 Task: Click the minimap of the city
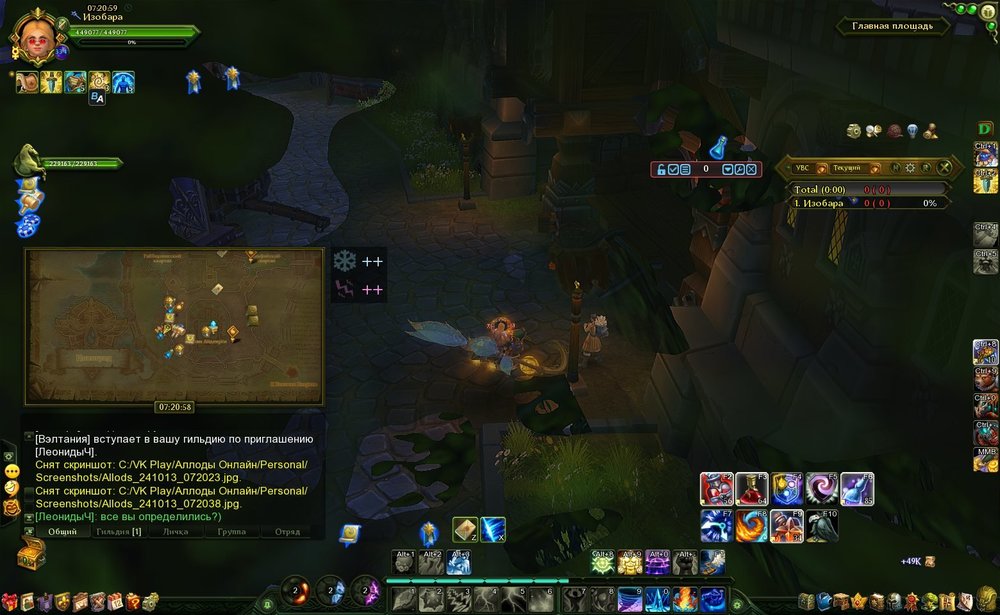click(x=174, y=325)
